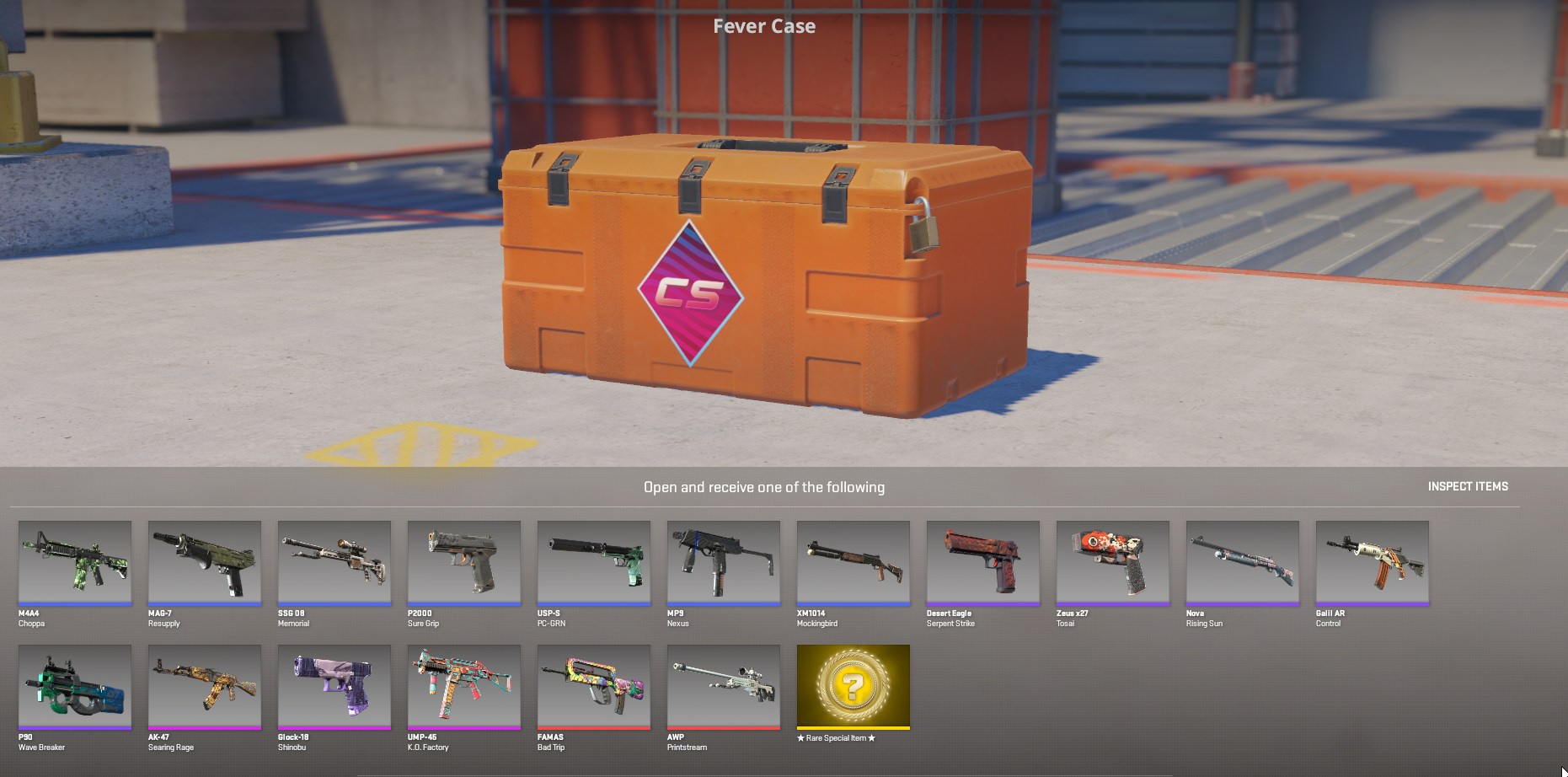Click the XM1014 Mockingbird thumbnail

pyautogui.click(x=854, y=562)
